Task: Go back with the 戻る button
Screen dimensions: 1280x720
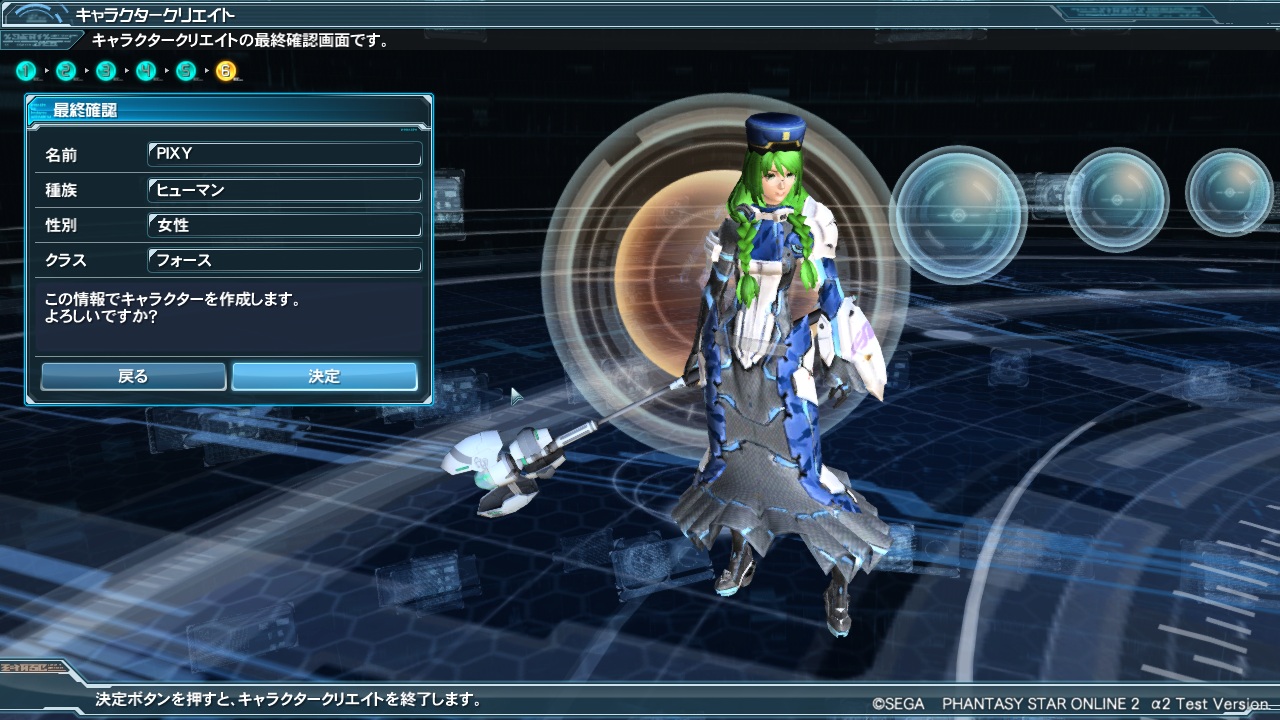Action: [x=133, y=376]
